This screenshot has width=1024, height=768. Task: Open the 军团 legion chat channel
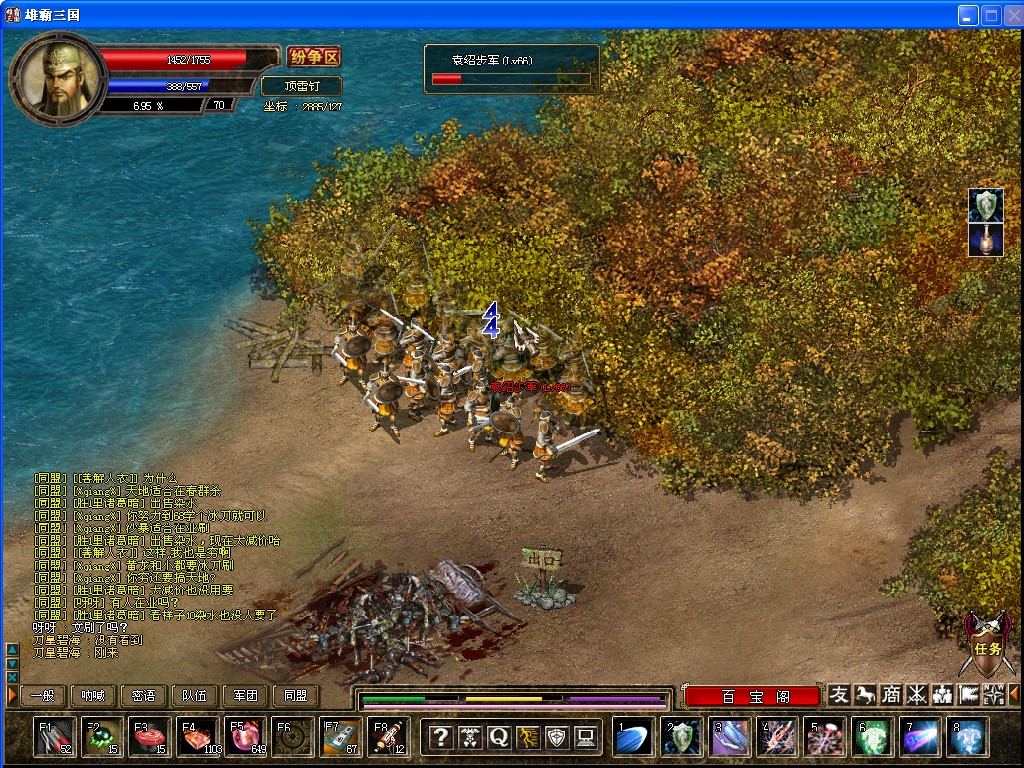click(x=246, y=696)
